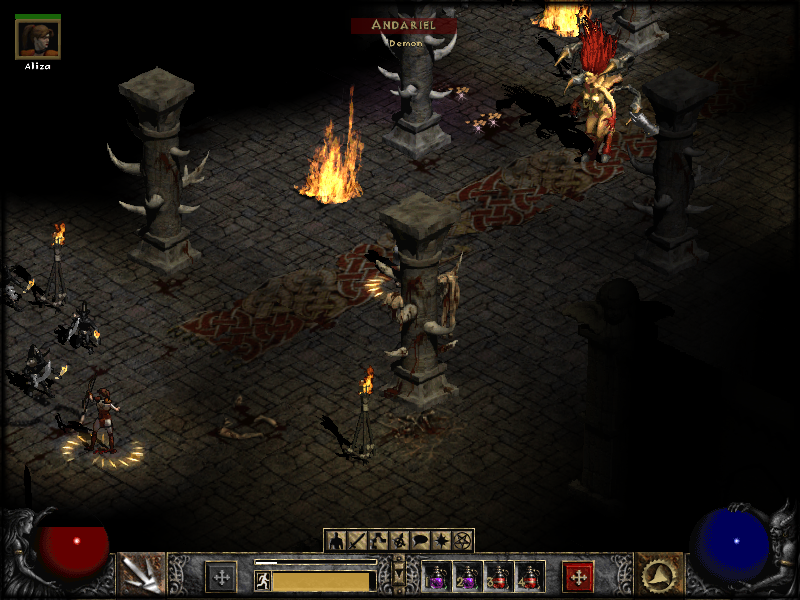Click Aliza's mercenary portrait
The image size is (800, 600).
pos(38,39)
